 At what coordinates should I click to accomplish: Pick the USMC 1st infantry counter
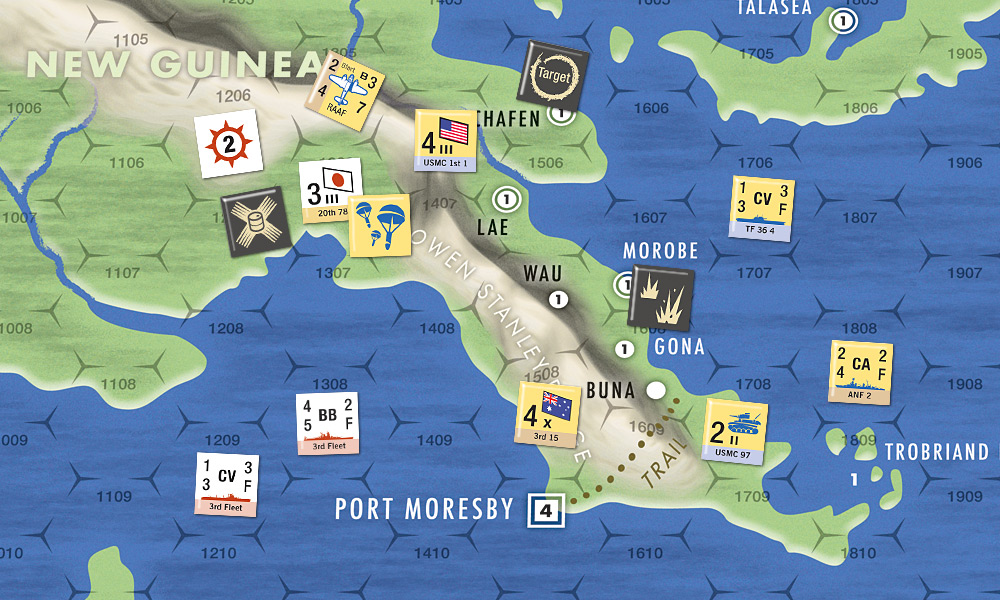(x=445, y=140)
